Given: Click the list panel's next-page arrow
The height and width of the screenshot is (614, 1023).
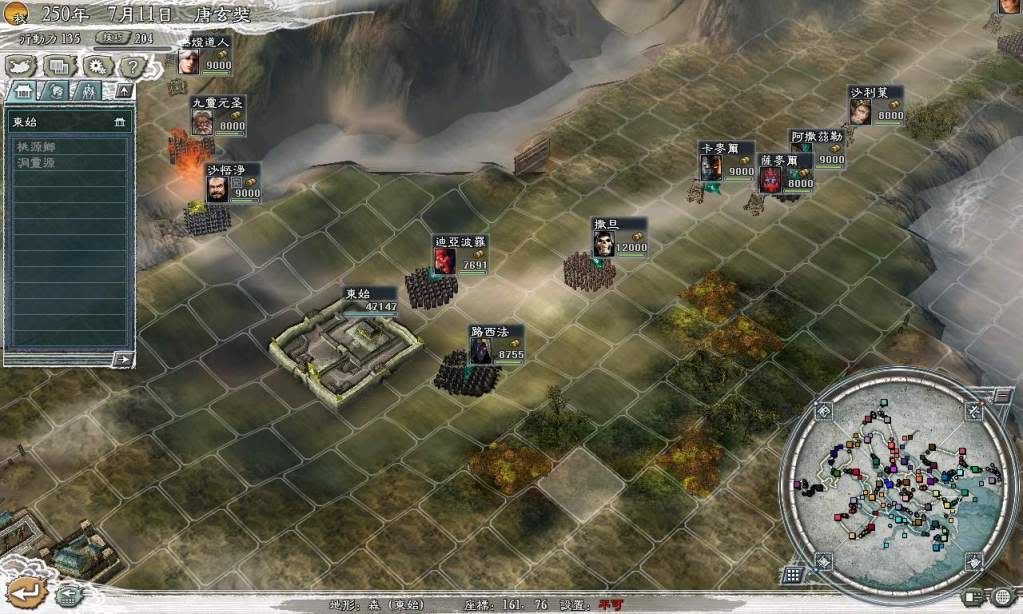Looking at the screenshot, I should (123, 358).
